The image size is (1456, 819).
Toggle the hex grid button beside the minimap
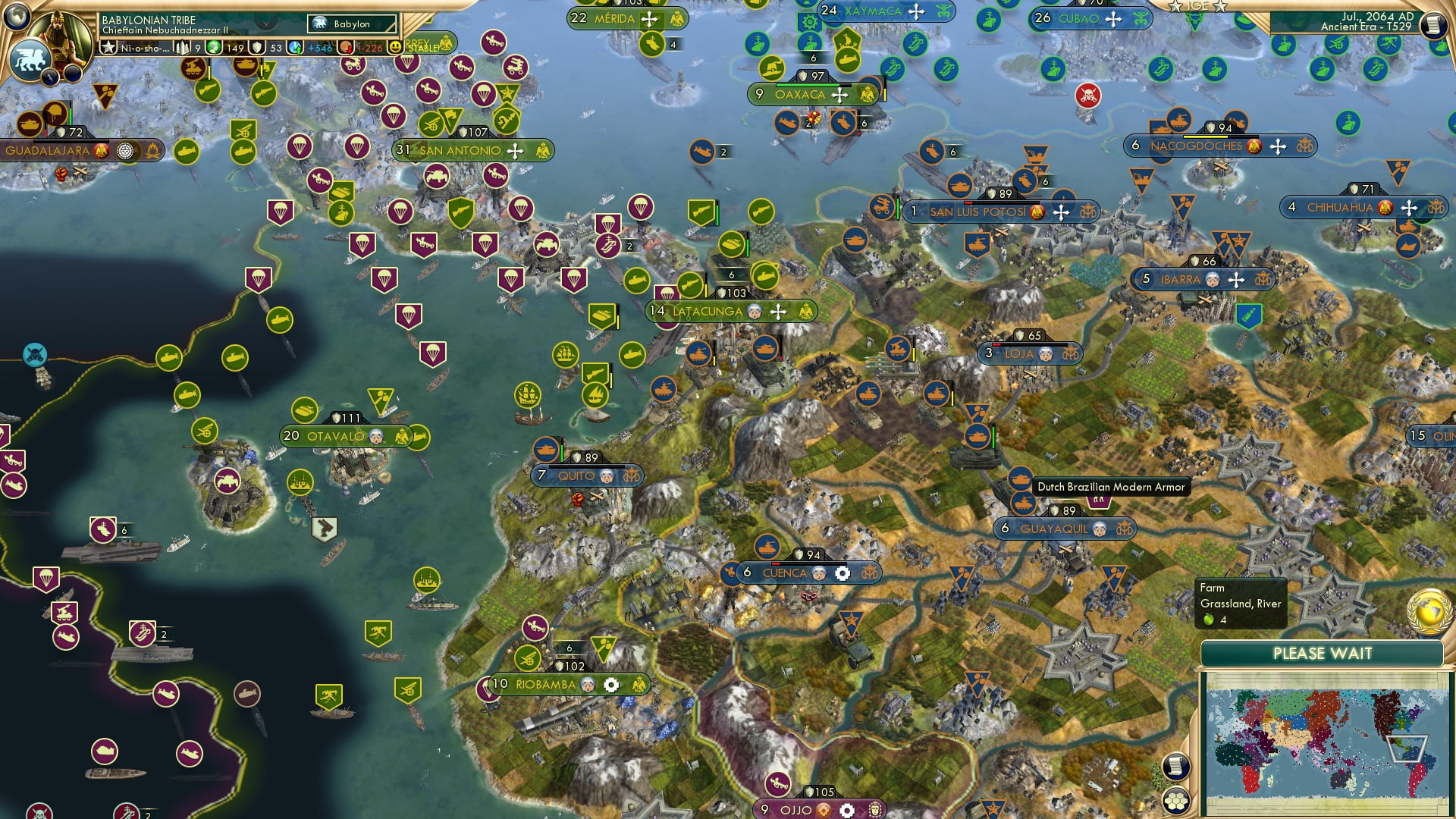coord(1175,802)
